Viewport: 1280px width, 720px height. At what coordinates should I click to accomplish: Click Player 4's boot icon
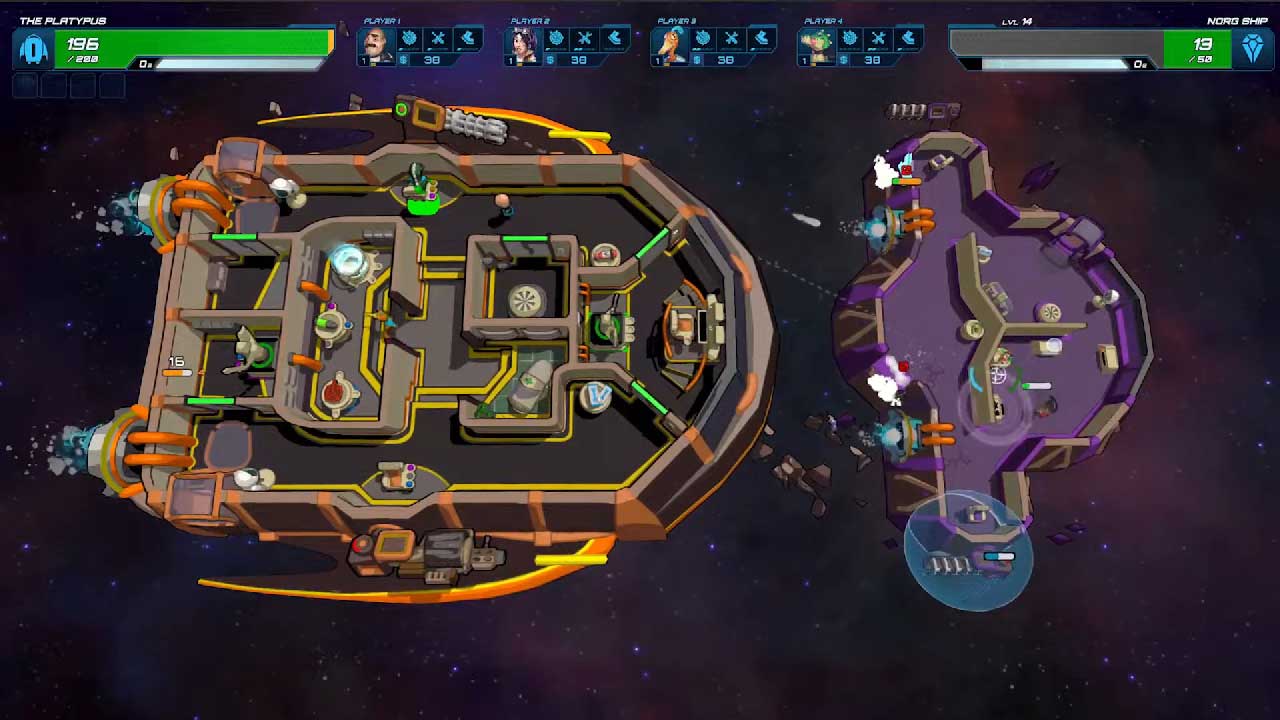click(x=908, y=39)
